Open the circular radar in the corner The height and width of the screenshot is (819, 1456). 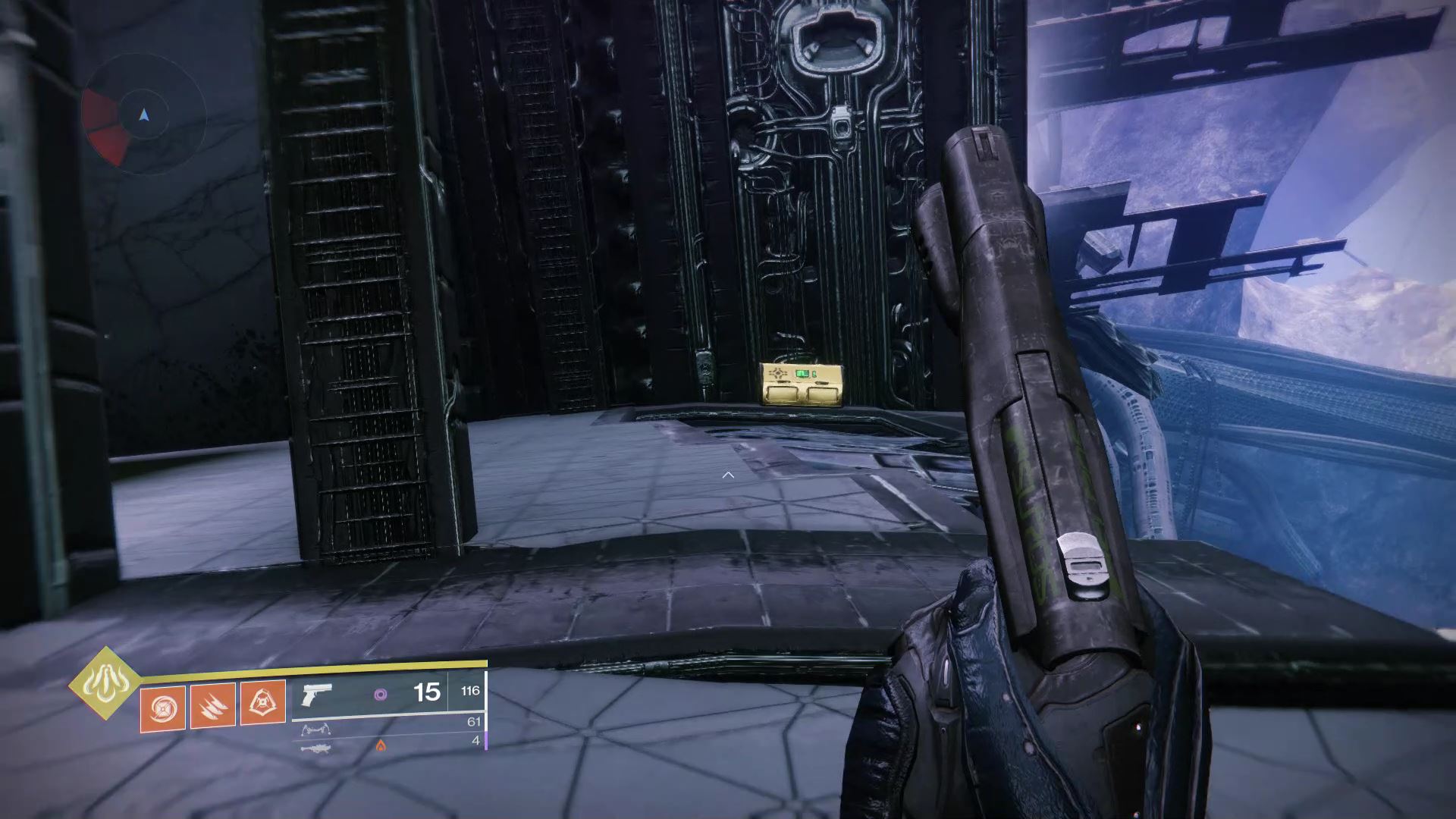pyautogui.click(x=144, y=116)
